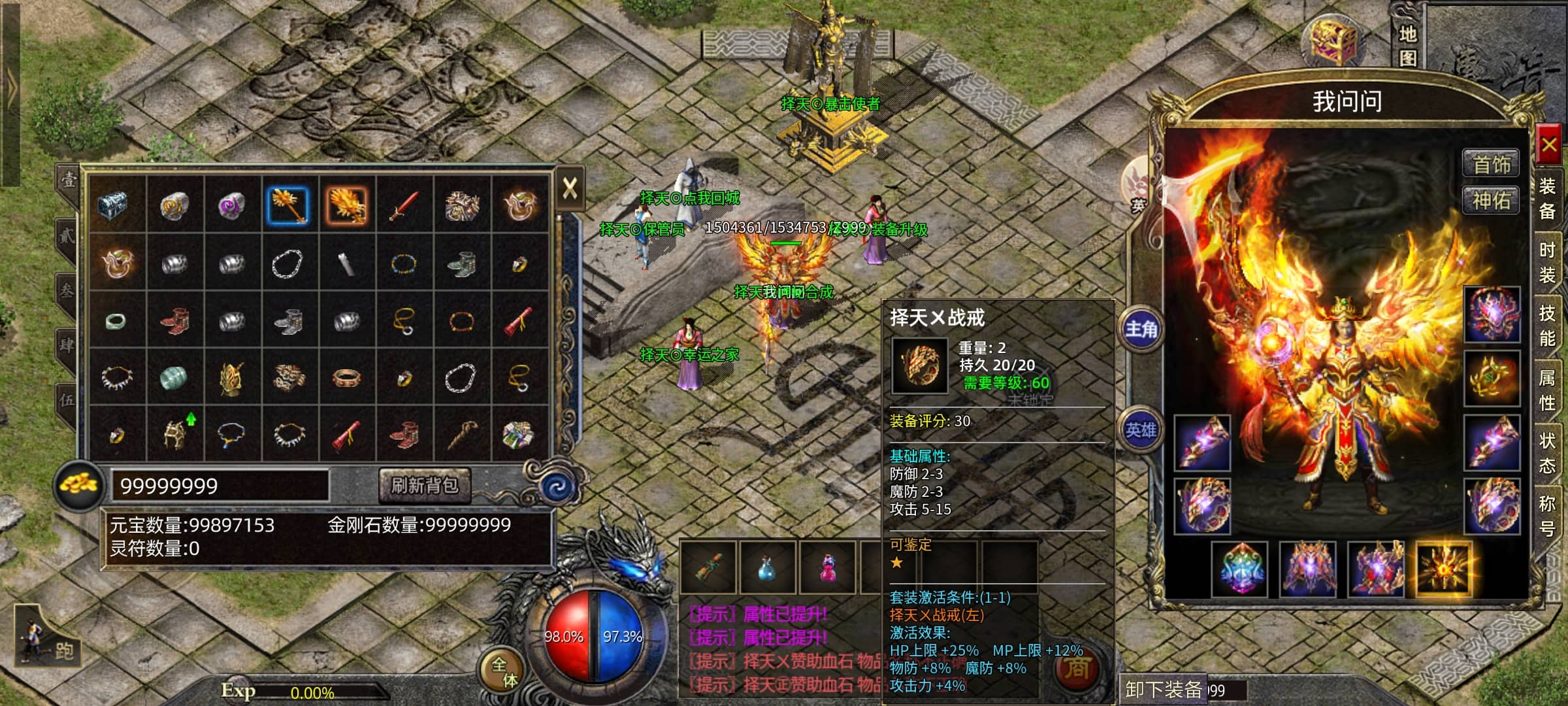
Task: Open the 首饰 jewelry panel
Action: [1491, 163]
